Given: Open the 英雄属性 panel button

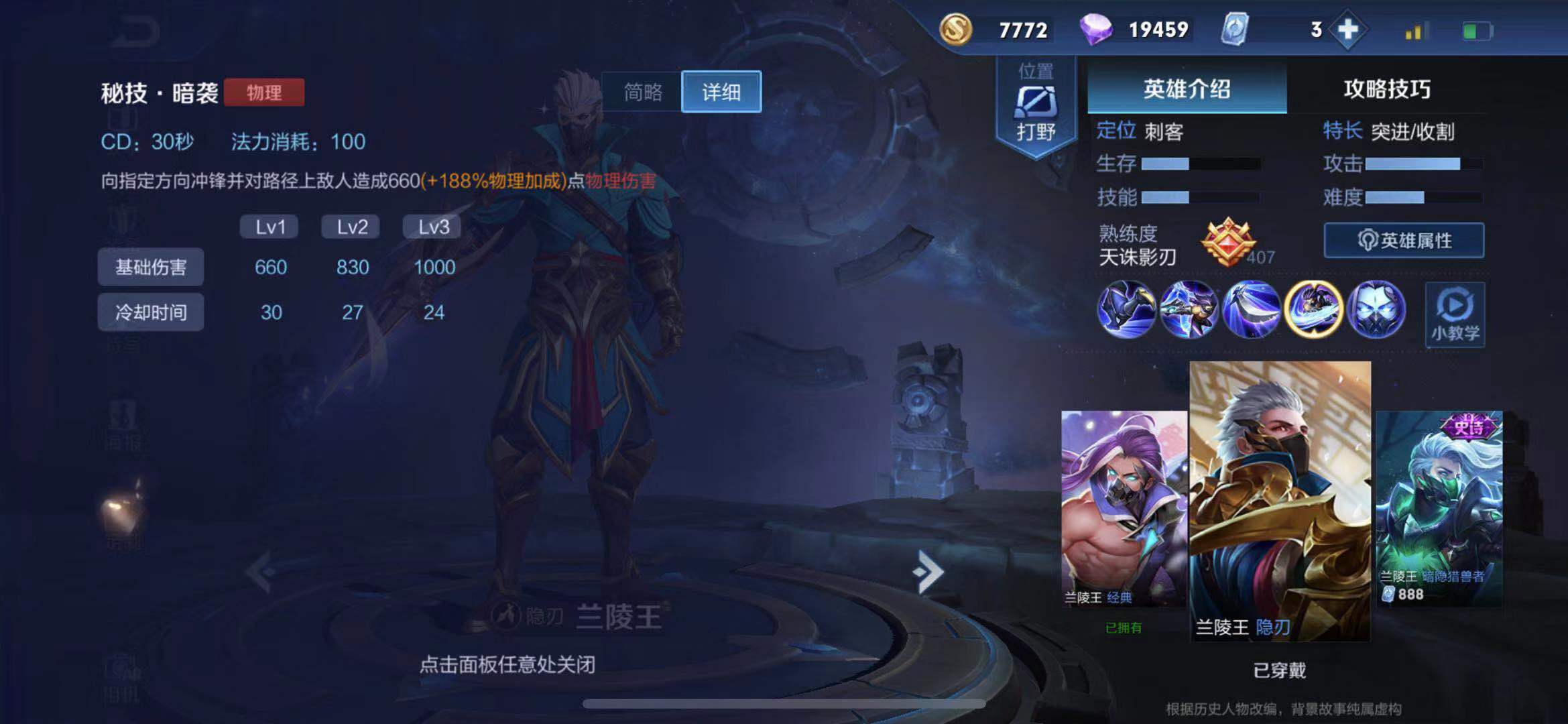Looking at the screenshot, I should pos(1403,240).
